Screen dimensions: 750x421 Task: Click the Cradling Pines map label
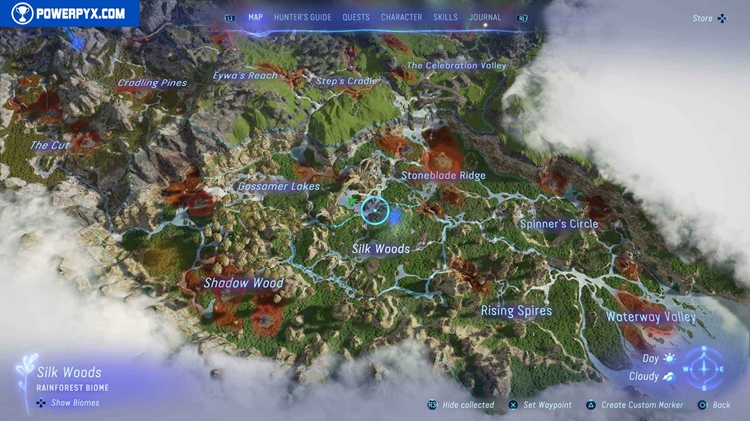point(152,83)
